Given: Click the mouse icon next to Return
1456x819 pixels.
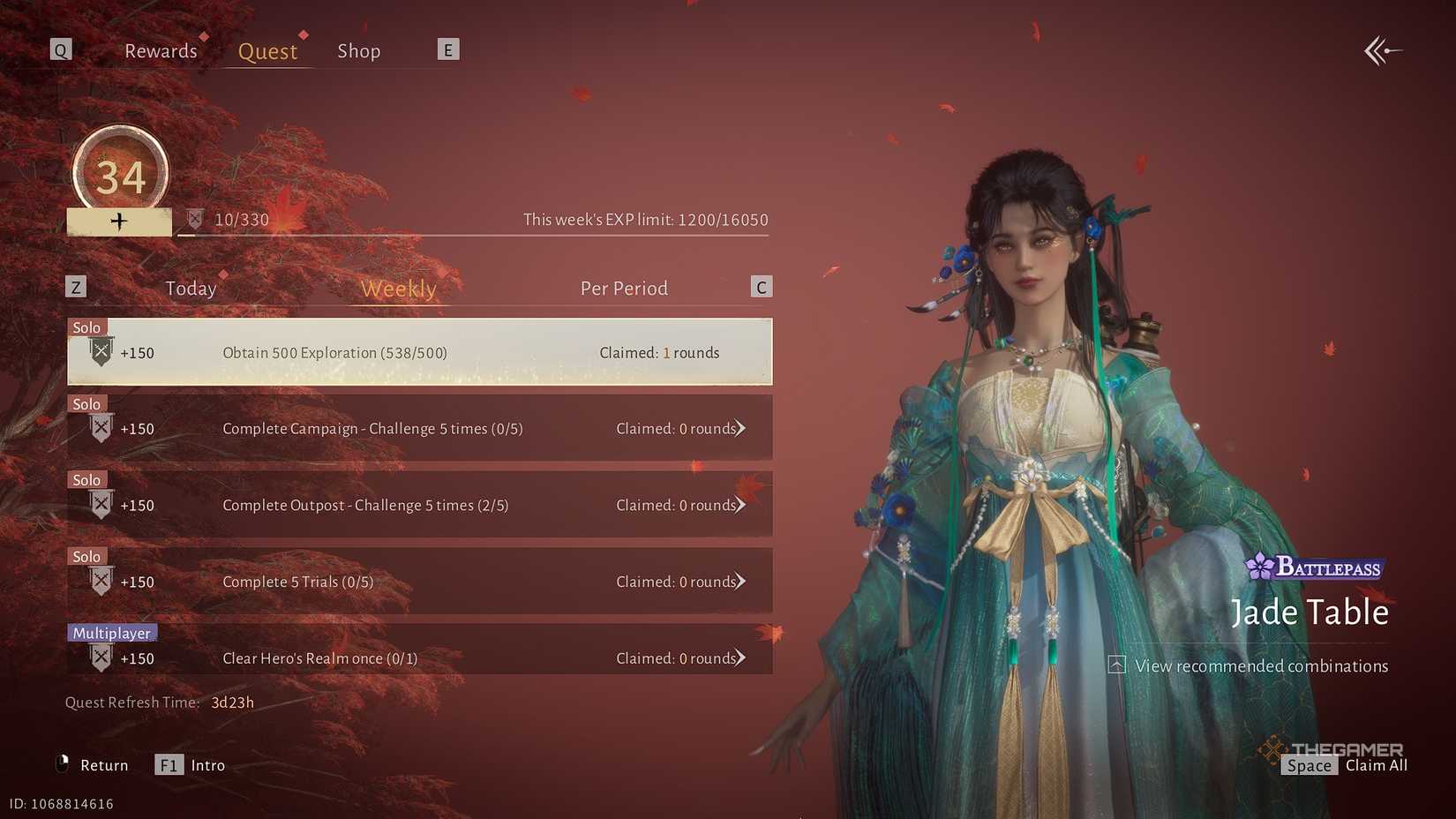Looking at the screenshot, I should (61, 764).
